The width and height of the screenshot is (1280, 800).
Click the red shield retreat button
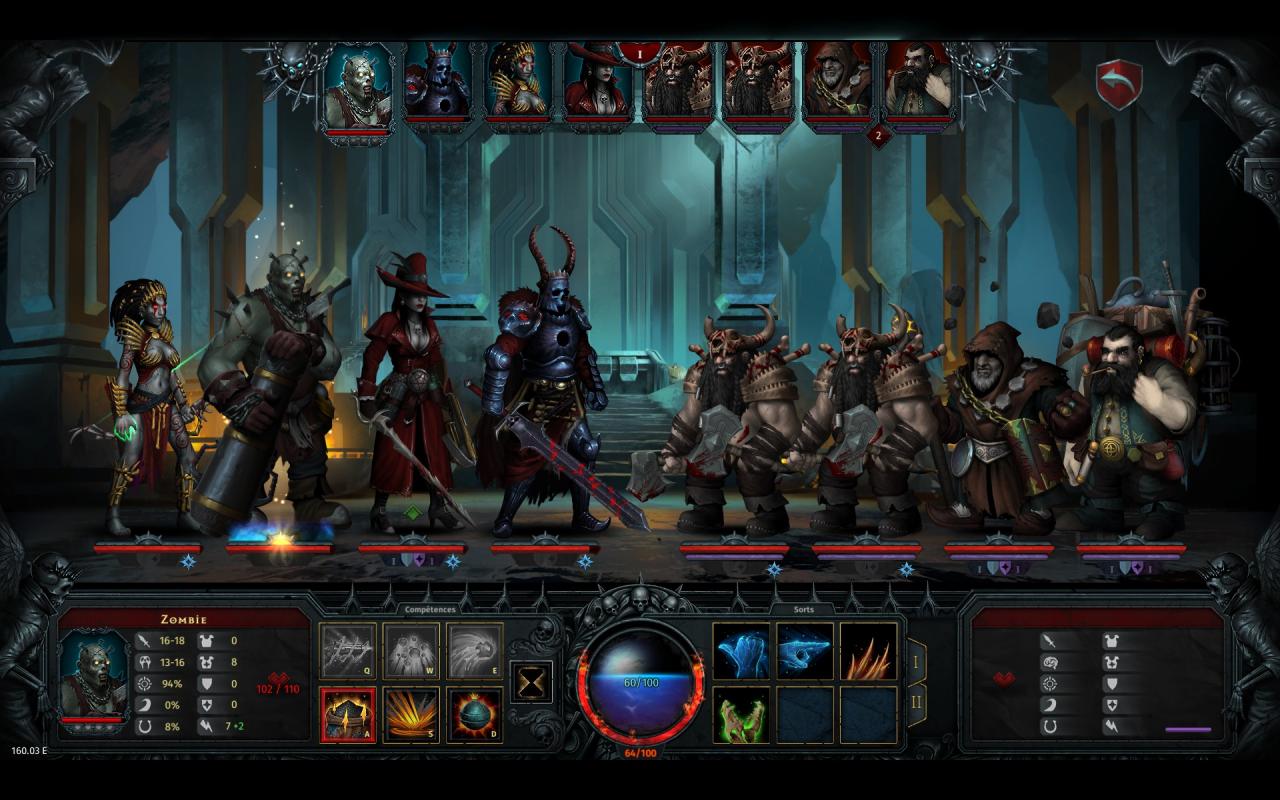click(1118, 85)
